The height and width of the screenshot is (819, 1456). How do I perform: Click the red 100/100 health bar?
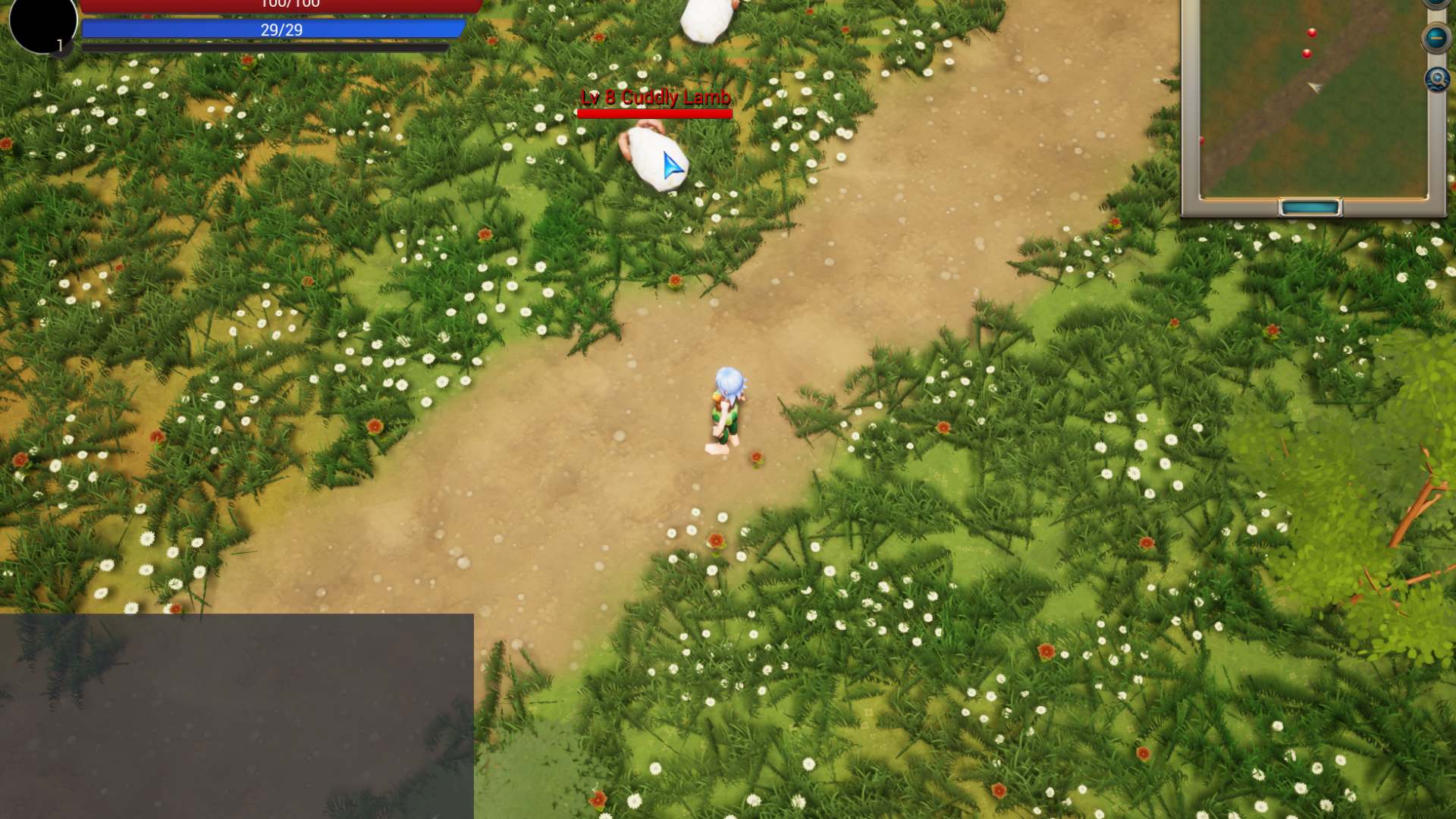coord(281,6)
